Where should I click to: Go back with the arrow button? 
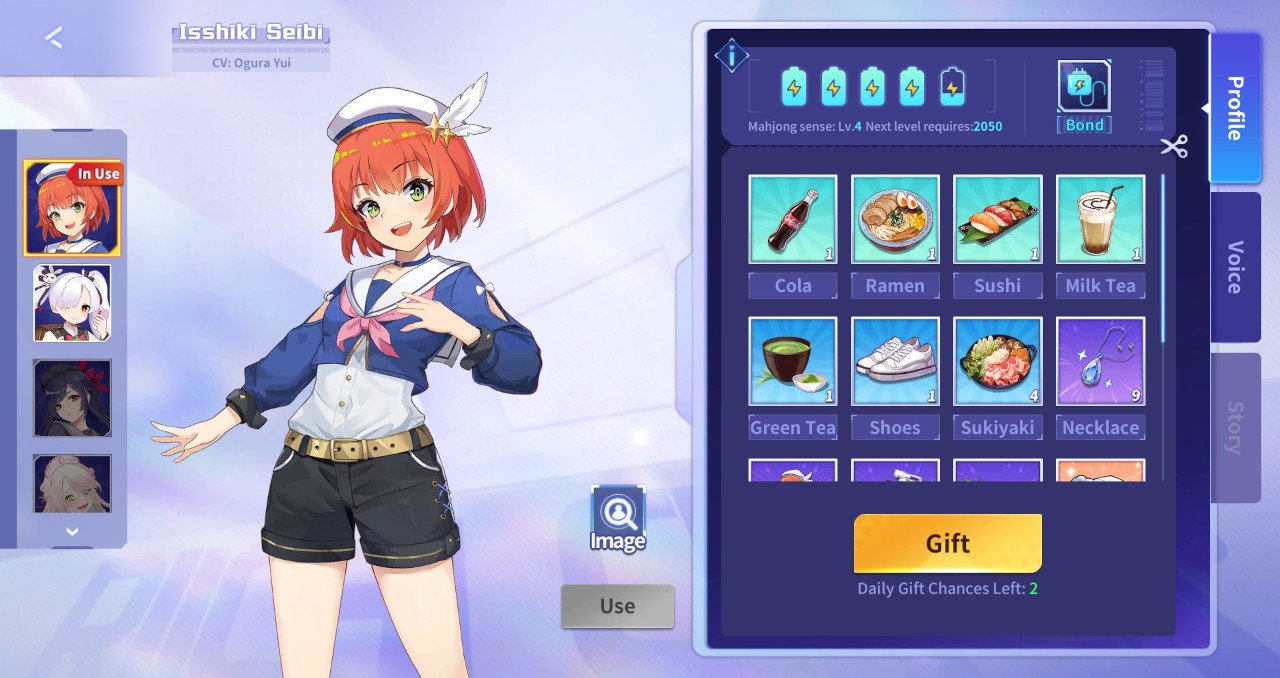[54, 38]
